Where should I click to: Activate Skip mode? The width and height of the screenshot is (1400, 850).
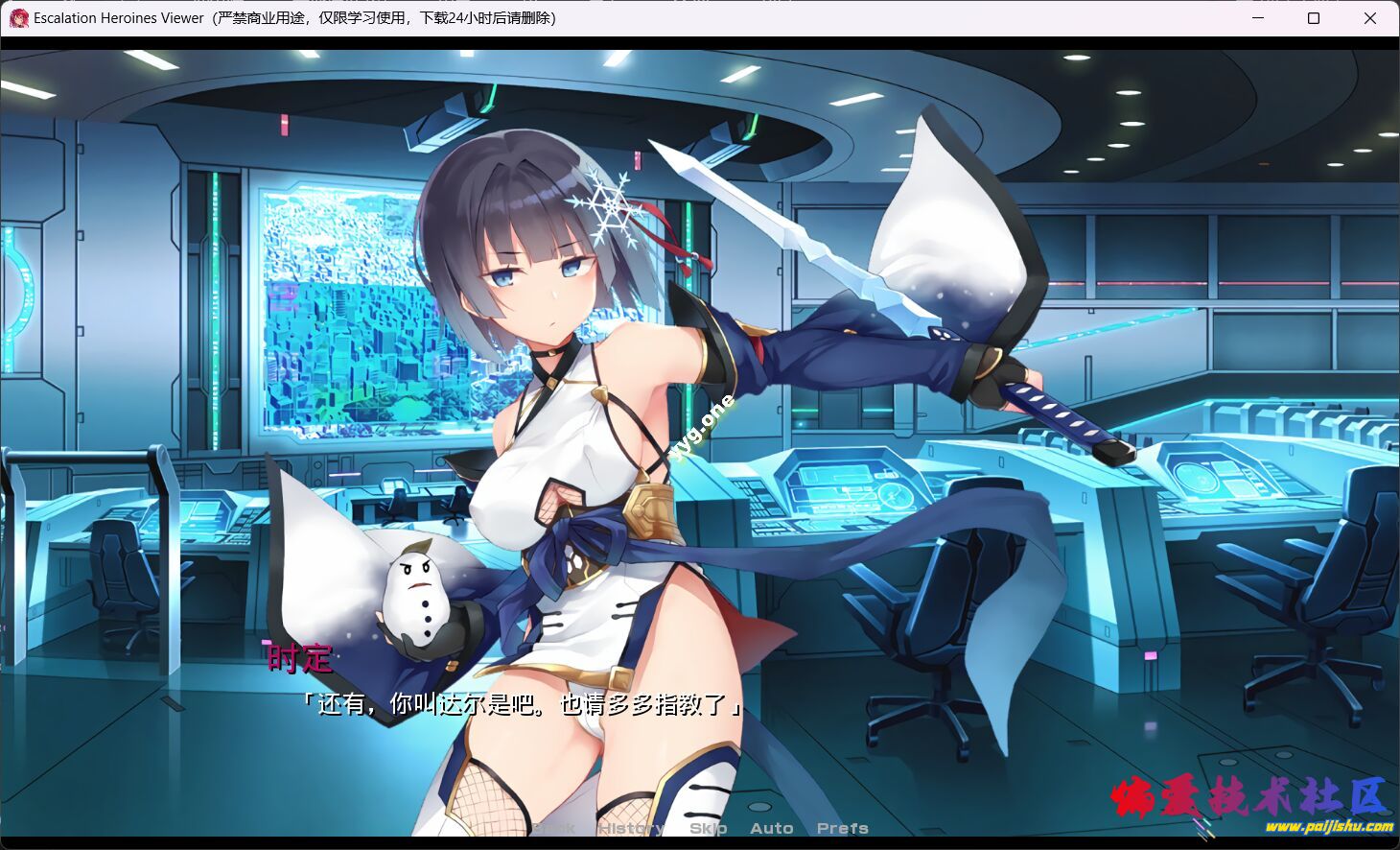coord(708,828)
